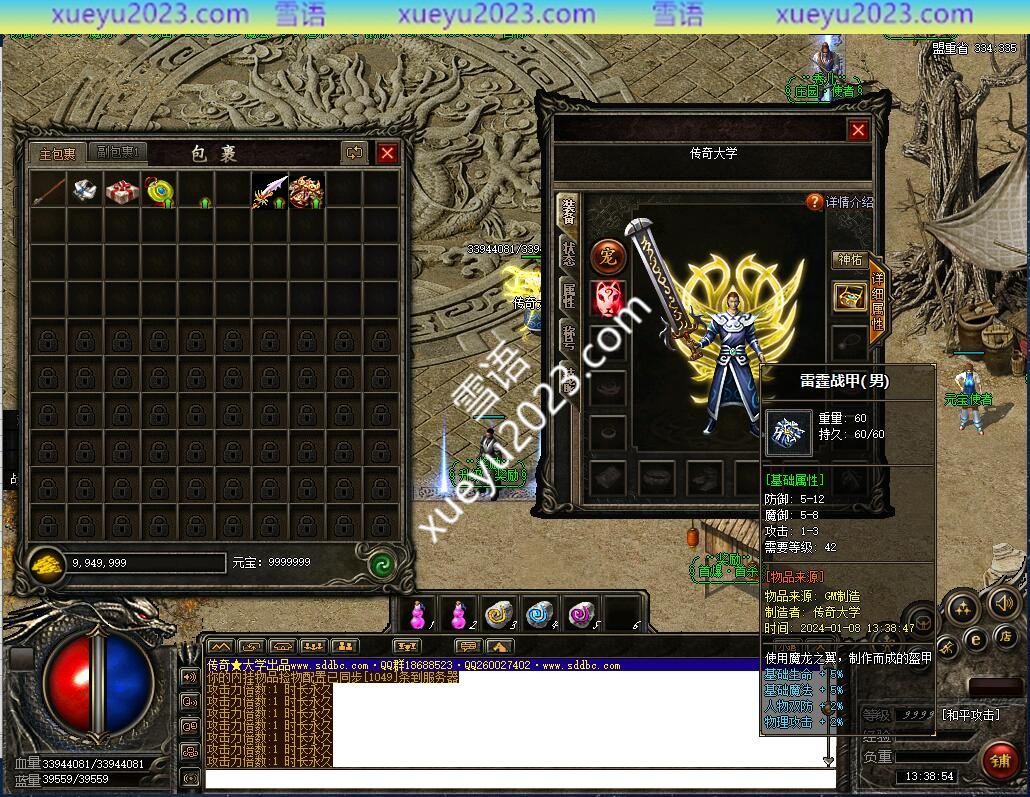Open the 属性 attributes tab
The height and width of the screenshot is (797, 1030).
tap(568, 295)
